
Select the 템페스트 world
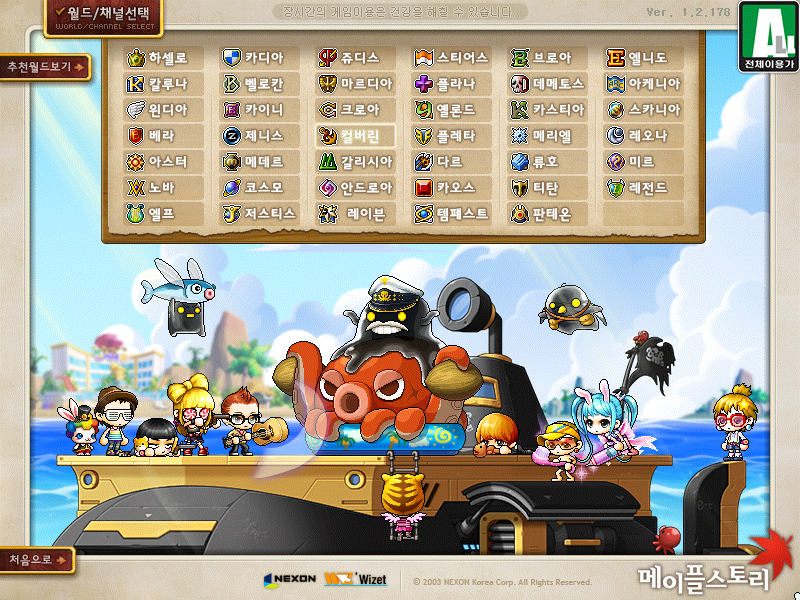click(x=452, y=214)
